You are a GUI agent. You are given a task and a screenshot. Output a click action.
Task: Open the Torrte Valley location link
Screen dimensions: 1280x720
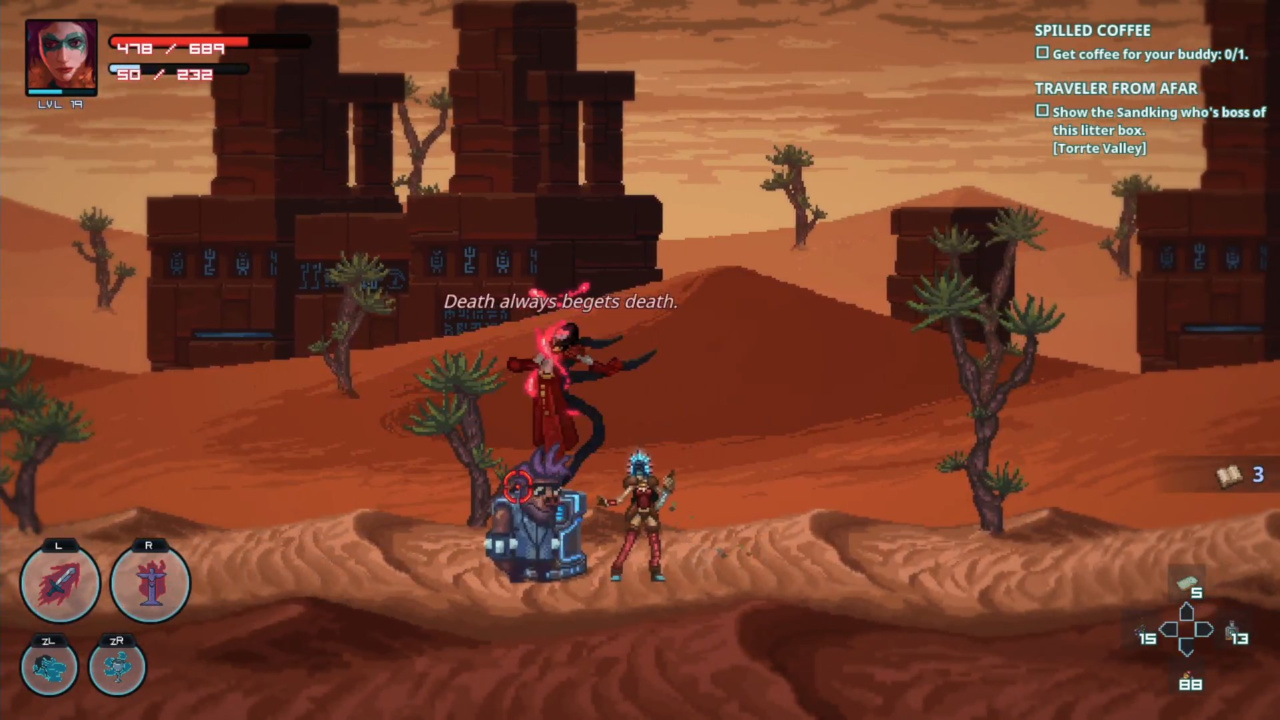(x=1099, y=147)
